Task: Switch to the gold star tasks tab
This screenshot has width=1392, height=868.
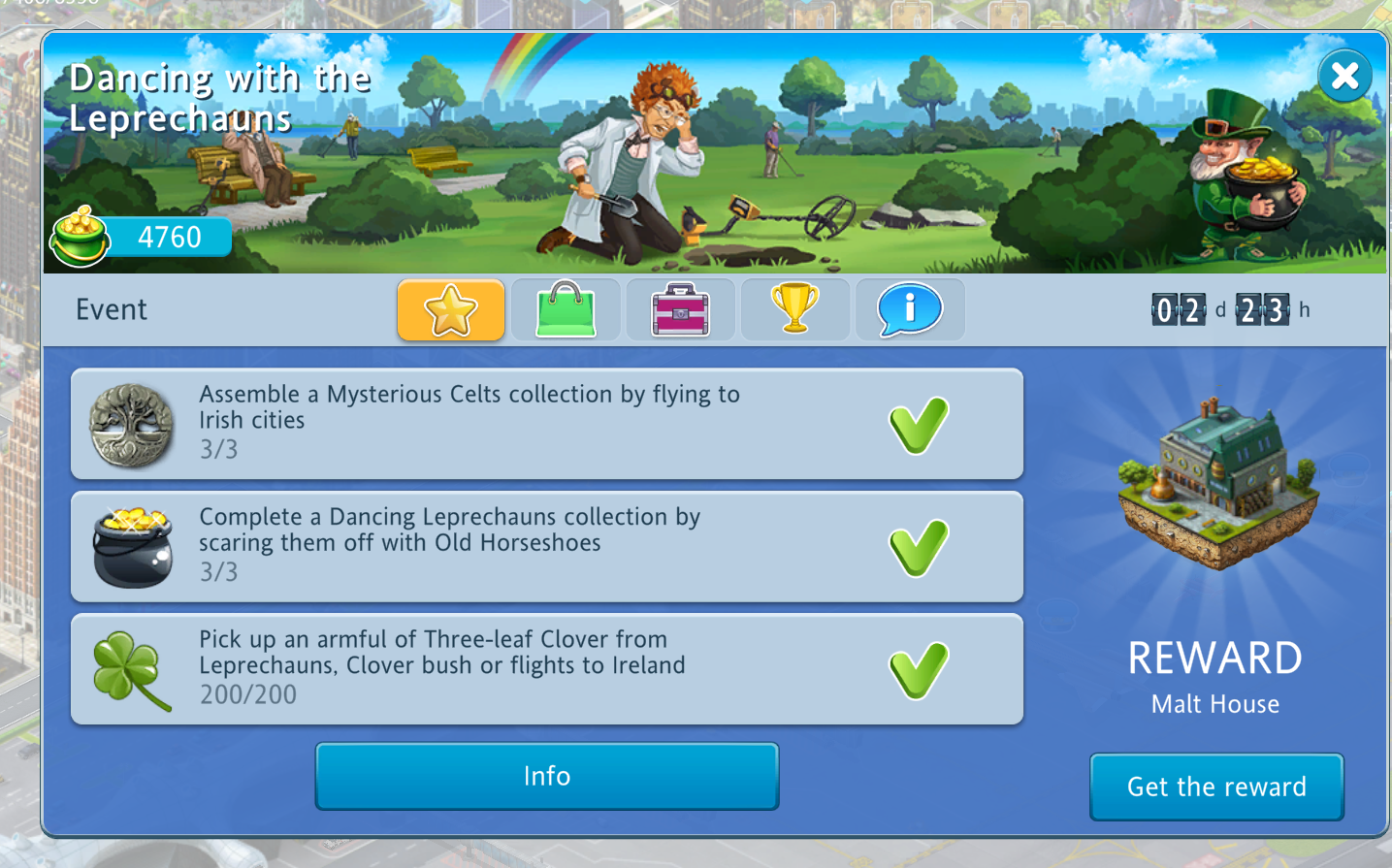Action: (451, 310)
